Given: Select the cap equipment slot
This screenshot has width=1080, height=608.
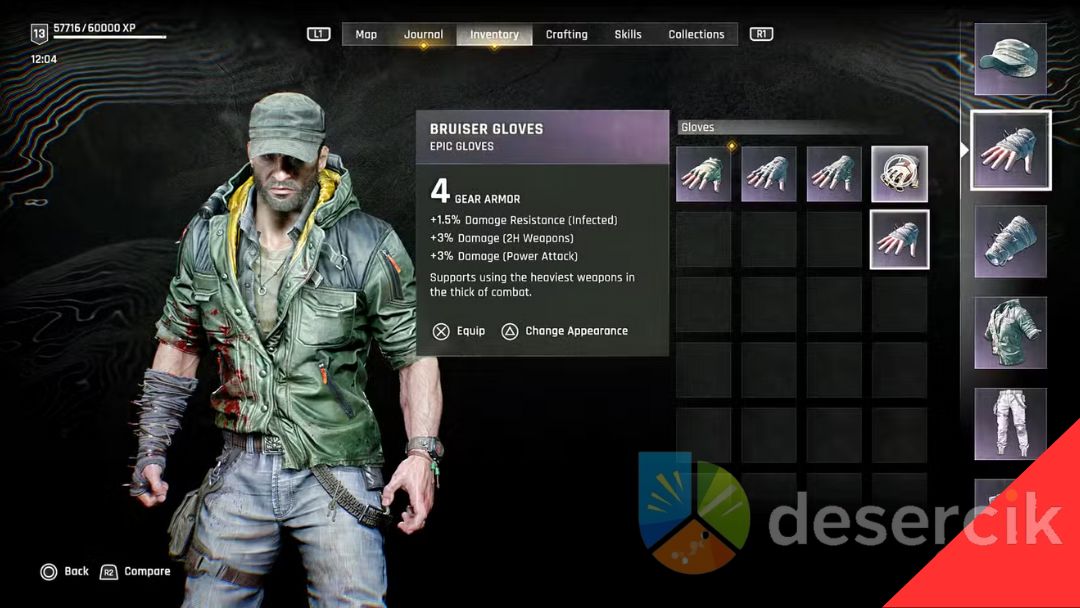Looking at the screenshot, I should pos(1011,60).
